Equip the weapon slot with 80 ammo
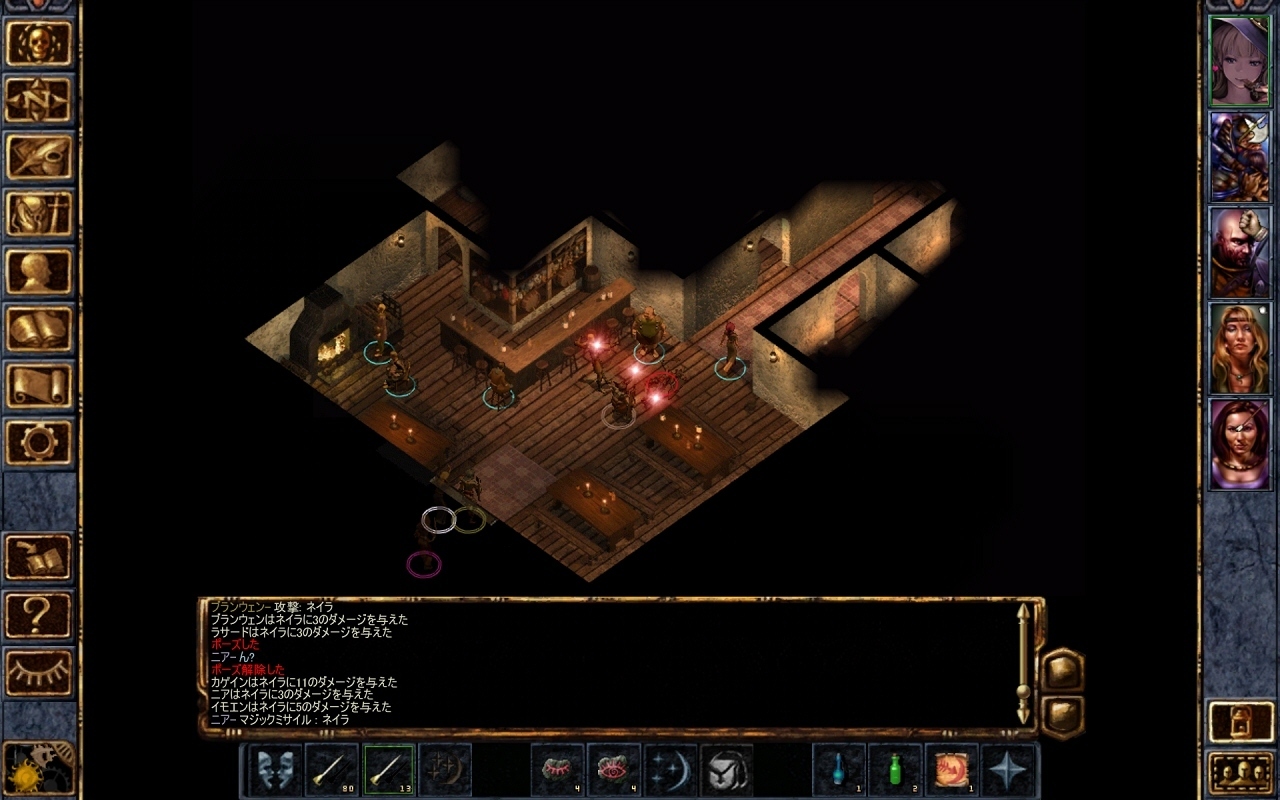 [332, 770]
